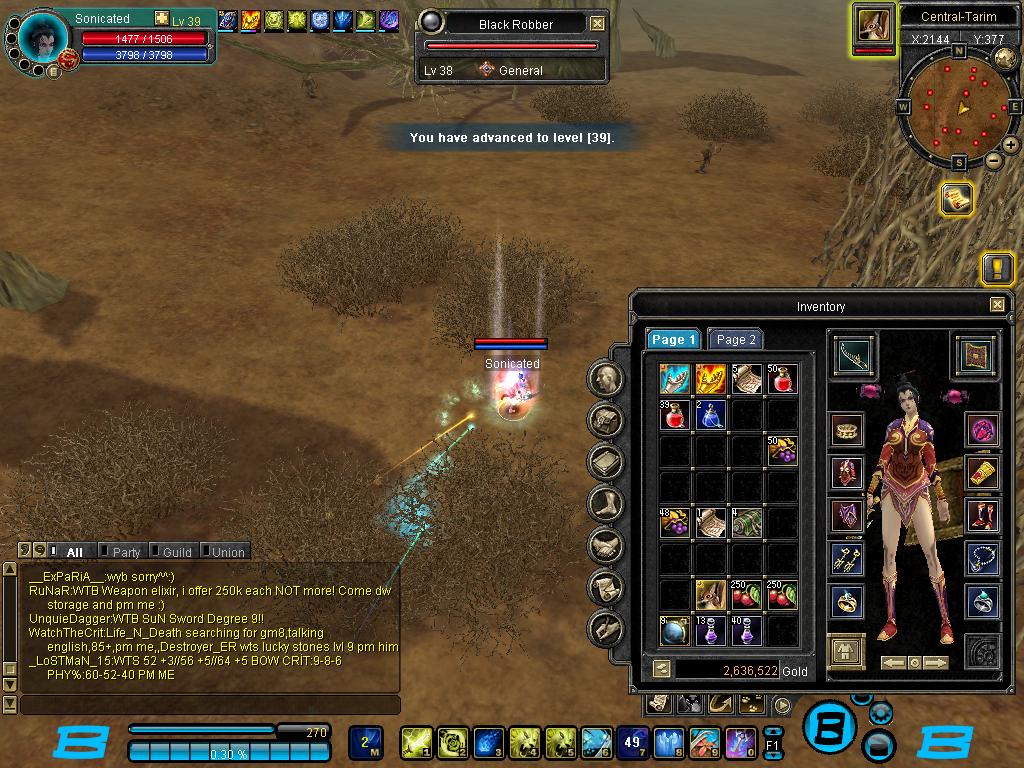This screenshot has height=768, width=1024.
Task: Click the inventory sort button beside gold
Action: point(661,669)
